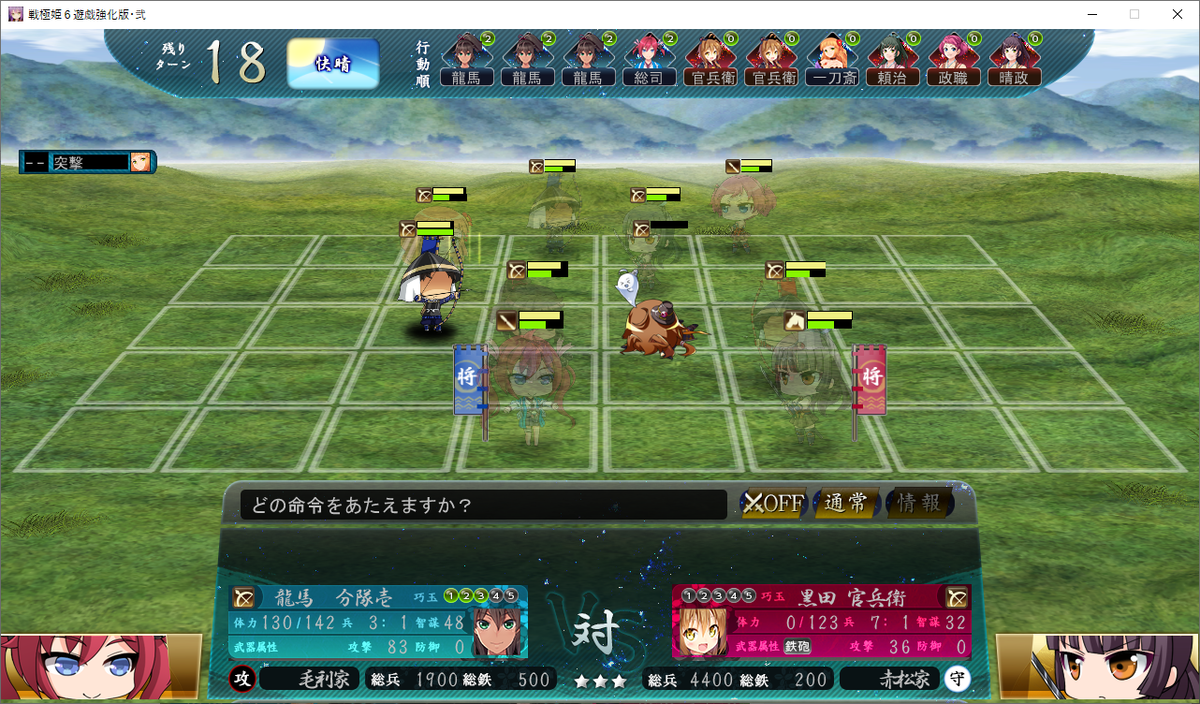This screenshot has width=1200, height=704.
Task: Close the game window
Action: point(1176,14)
